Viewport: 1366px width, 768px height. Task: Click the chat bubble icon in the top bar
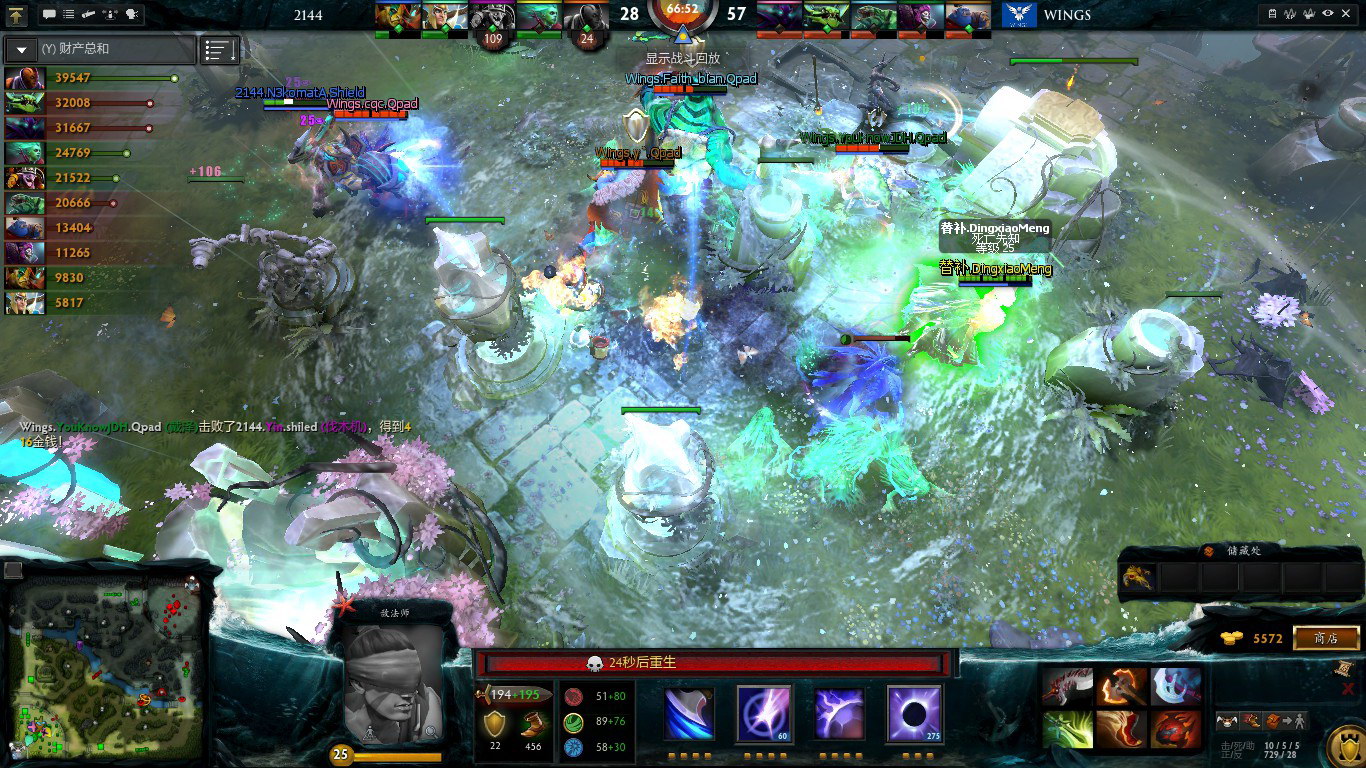[x=50, y=14]
